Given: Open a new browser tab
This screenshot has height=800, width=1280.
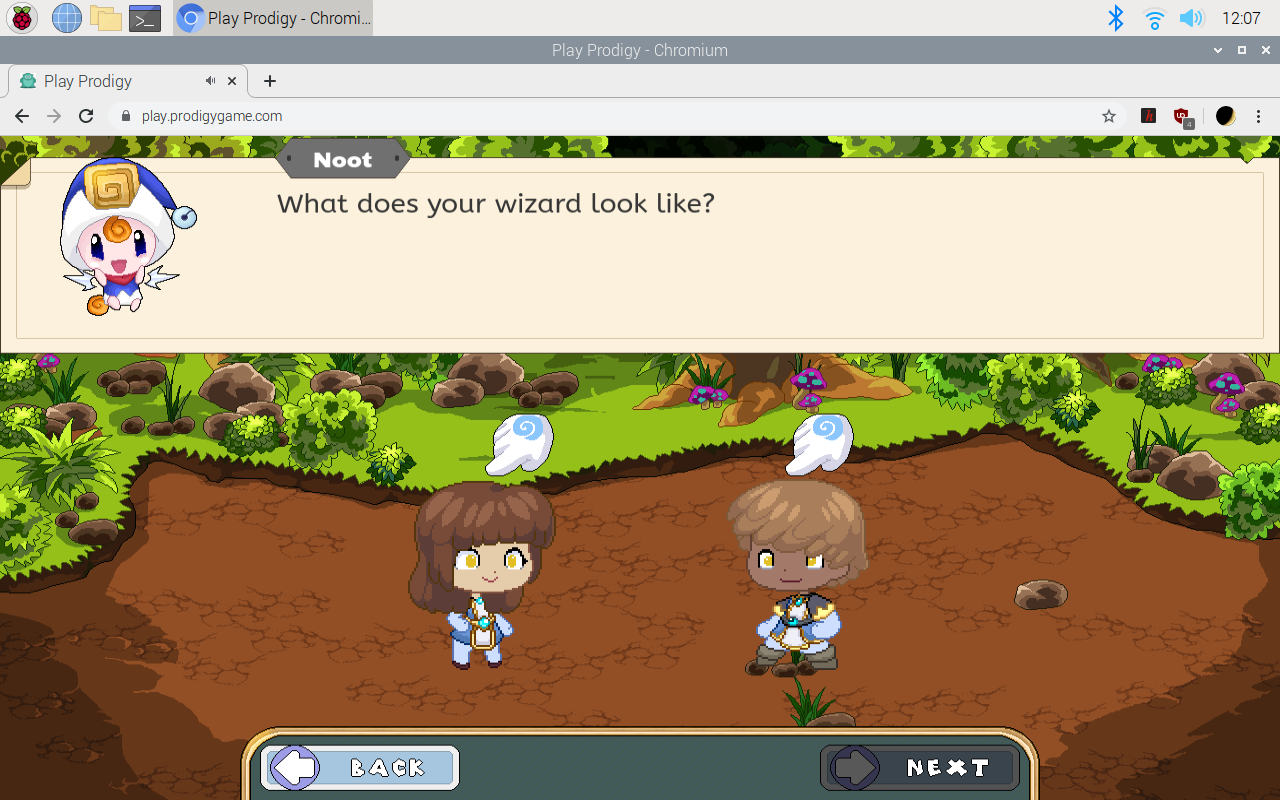Looking at the screenshot, I should [x=268, y=81].
